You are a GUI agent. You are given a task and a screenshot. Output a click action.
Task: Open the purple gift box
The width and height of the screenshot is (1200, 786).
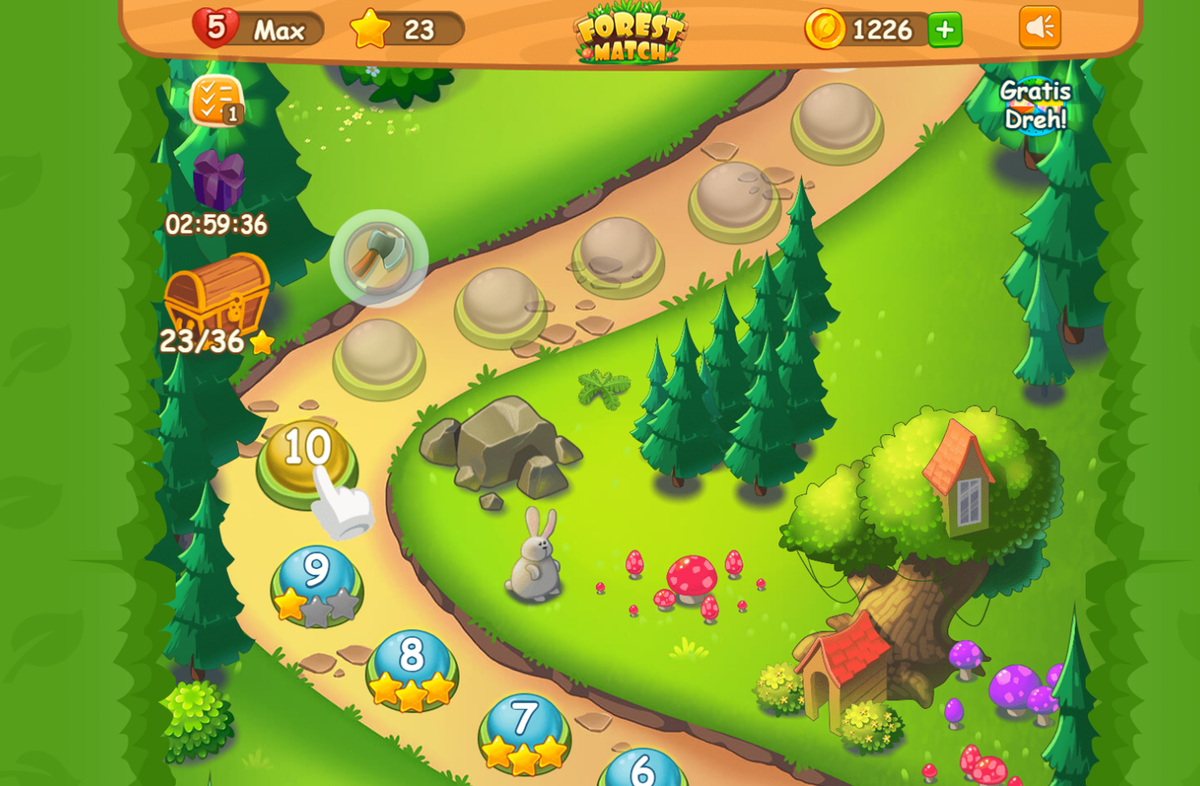click(218, 180)
